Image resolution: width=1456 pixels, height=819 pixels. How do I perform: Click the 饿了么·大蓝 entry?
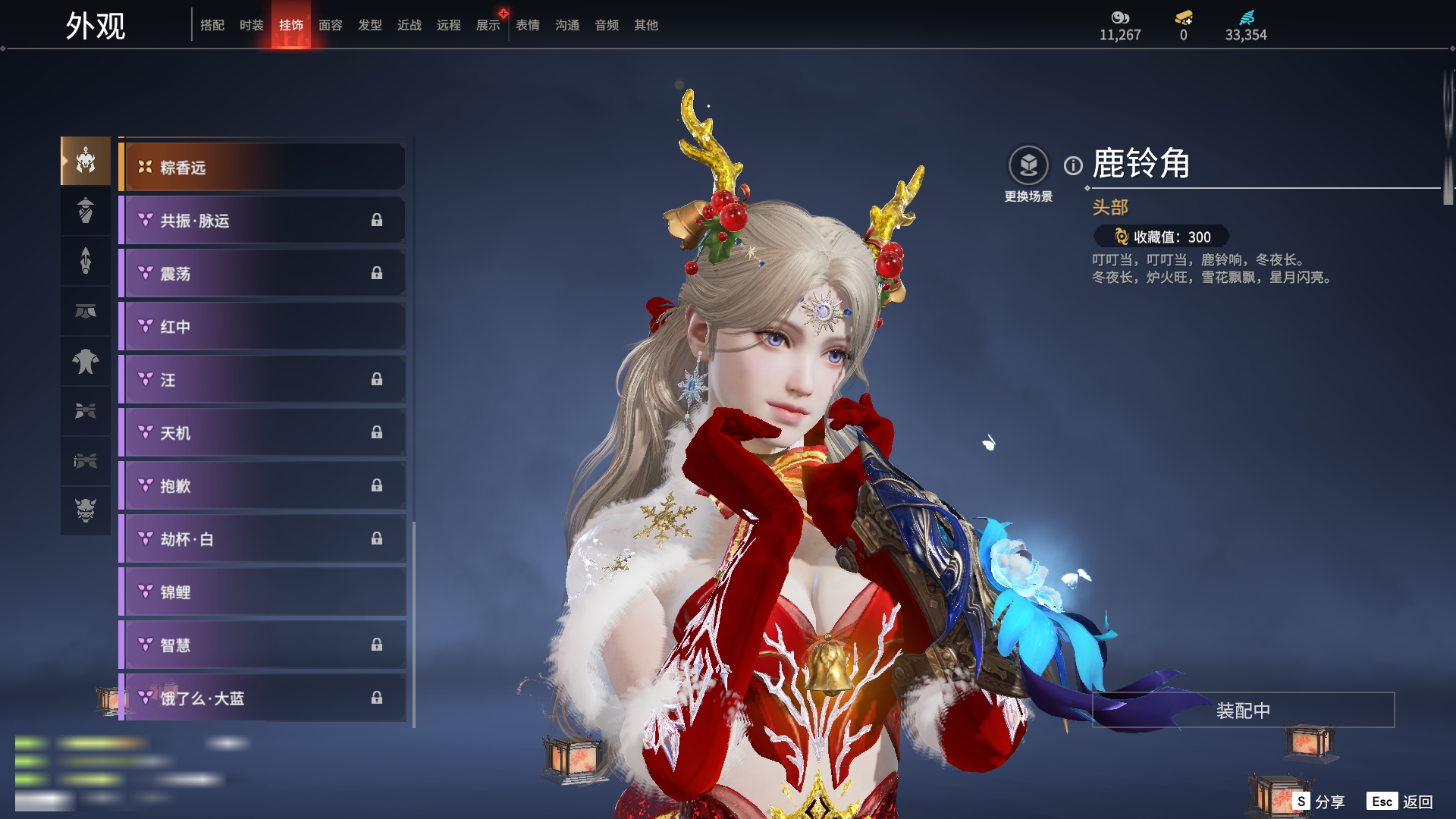tap(262, 698)
